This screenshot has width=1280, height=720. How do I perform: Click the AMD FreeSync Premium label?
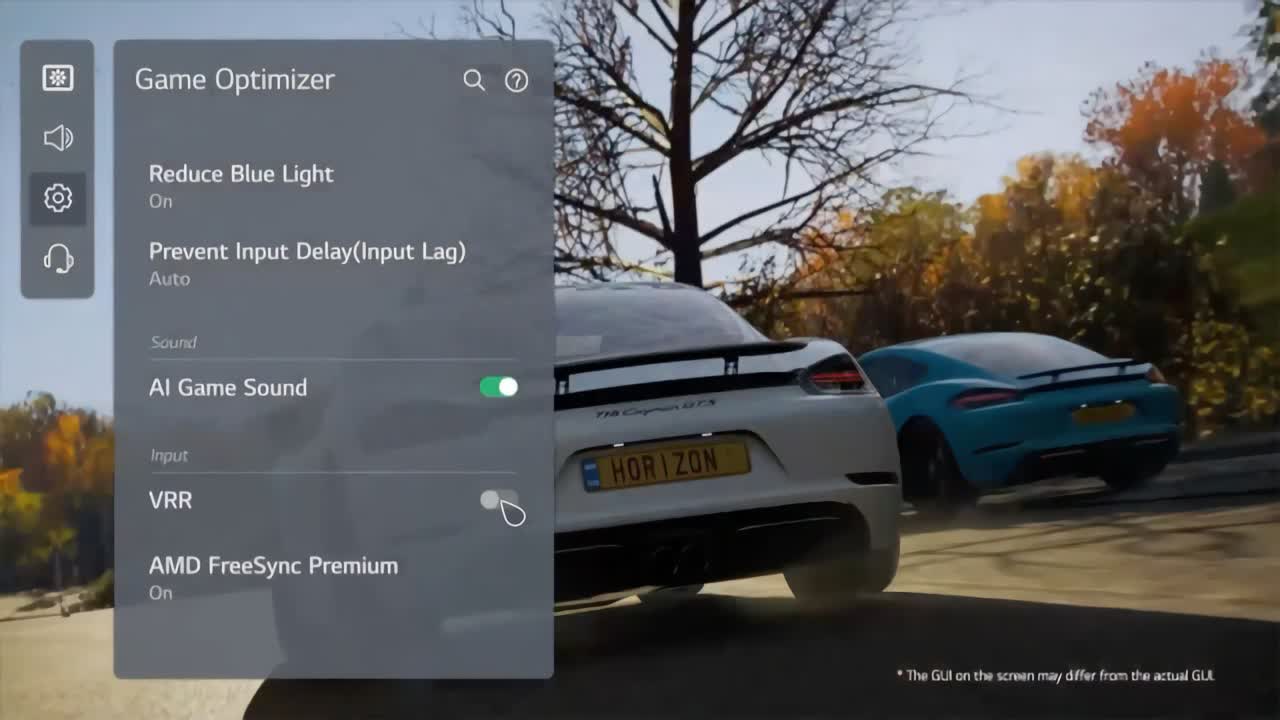272,565
